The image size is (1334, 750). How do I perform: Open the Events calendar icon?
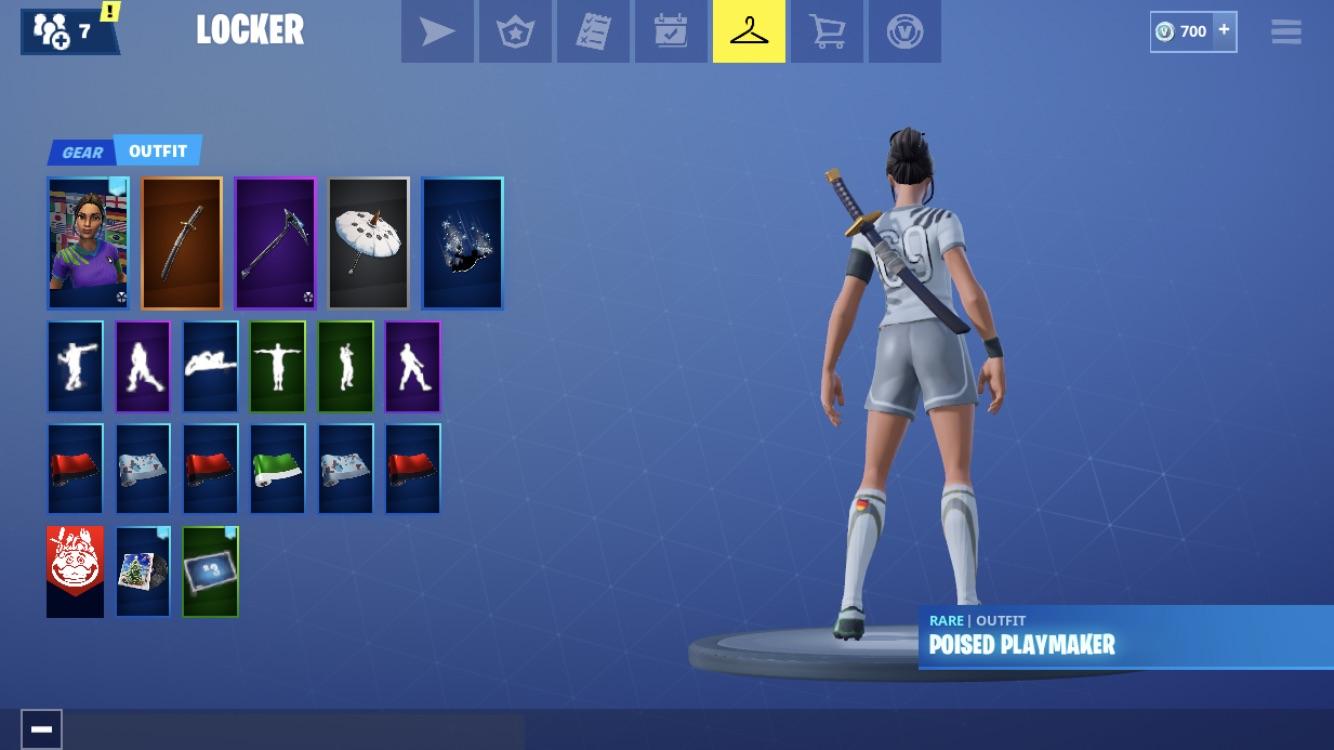pyautogui.click(x=671, y=30)
